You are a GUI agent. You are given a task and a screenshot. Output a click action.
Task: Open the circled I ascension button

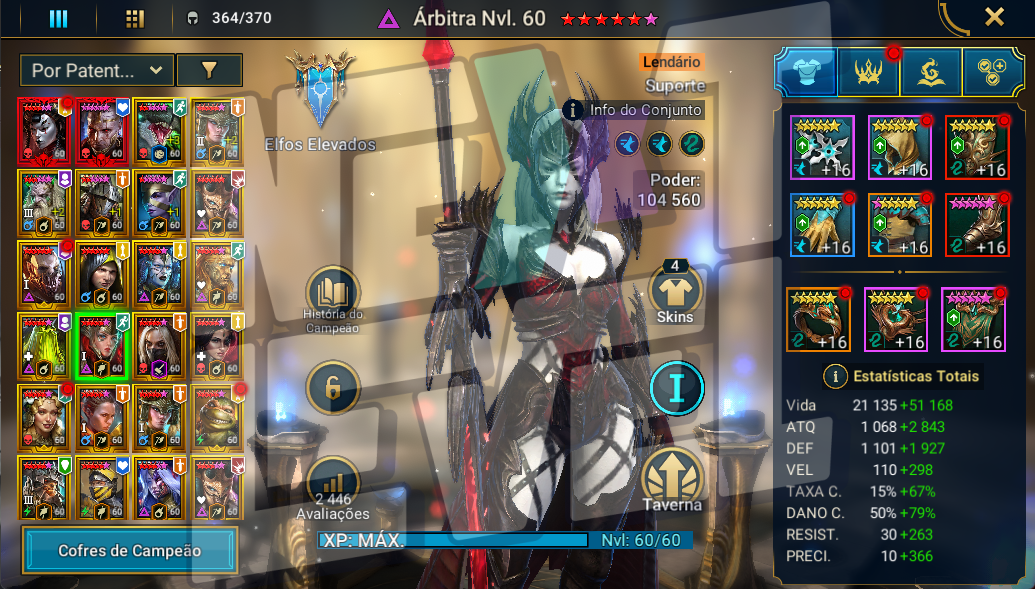(x=676, y=388)
